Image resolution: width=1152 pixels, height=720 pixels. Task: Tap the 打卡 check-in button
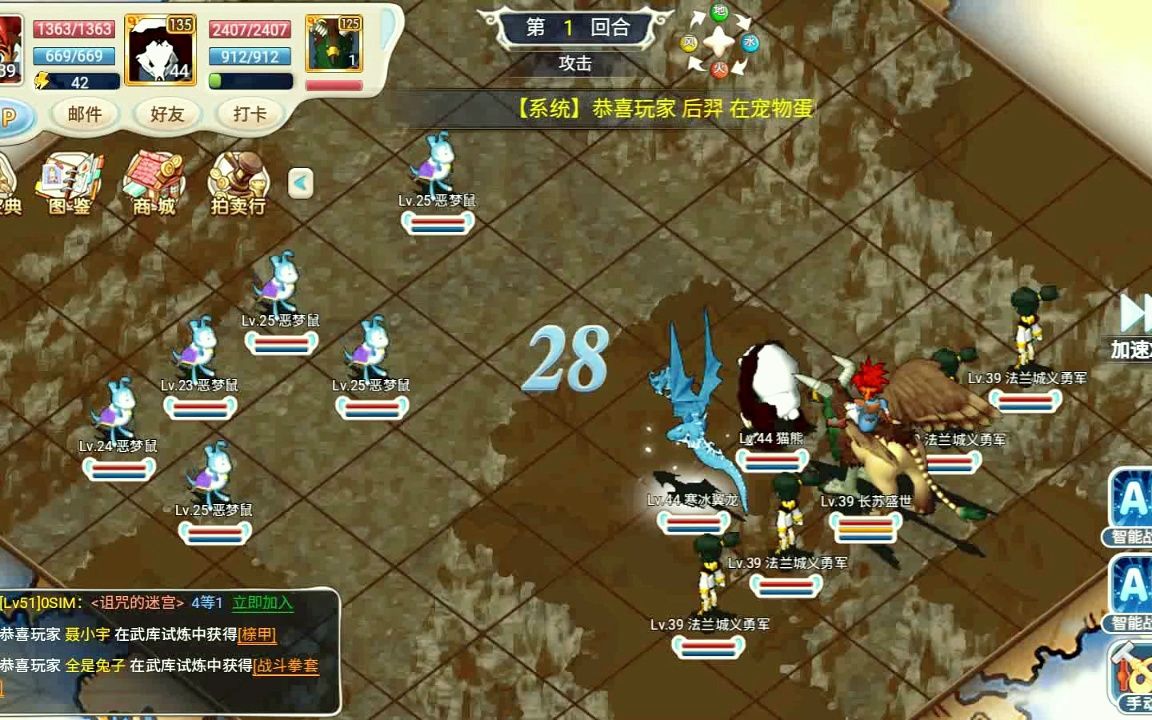click(249, 114)
